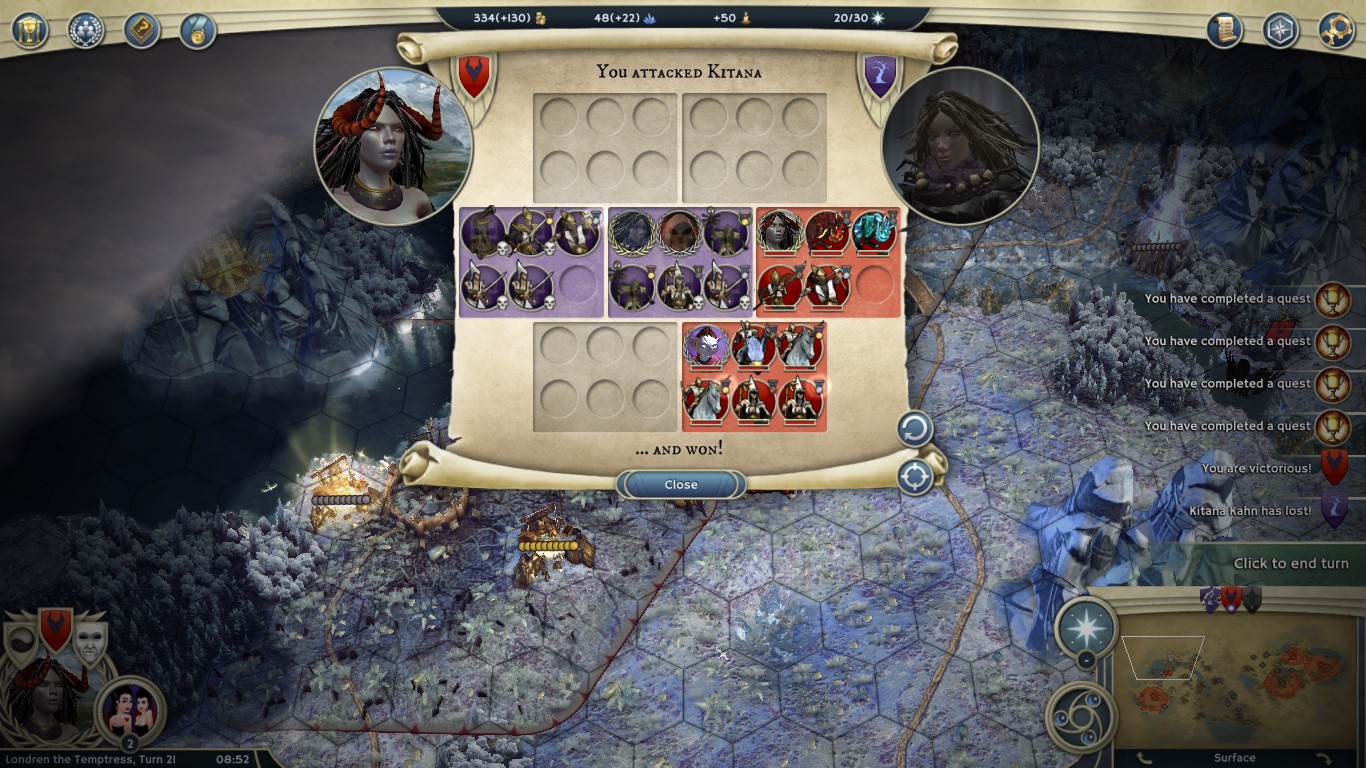The image size is (1366, 768).
Task: Click the replay battle circular-arrow button
Action: coord(914,430)
